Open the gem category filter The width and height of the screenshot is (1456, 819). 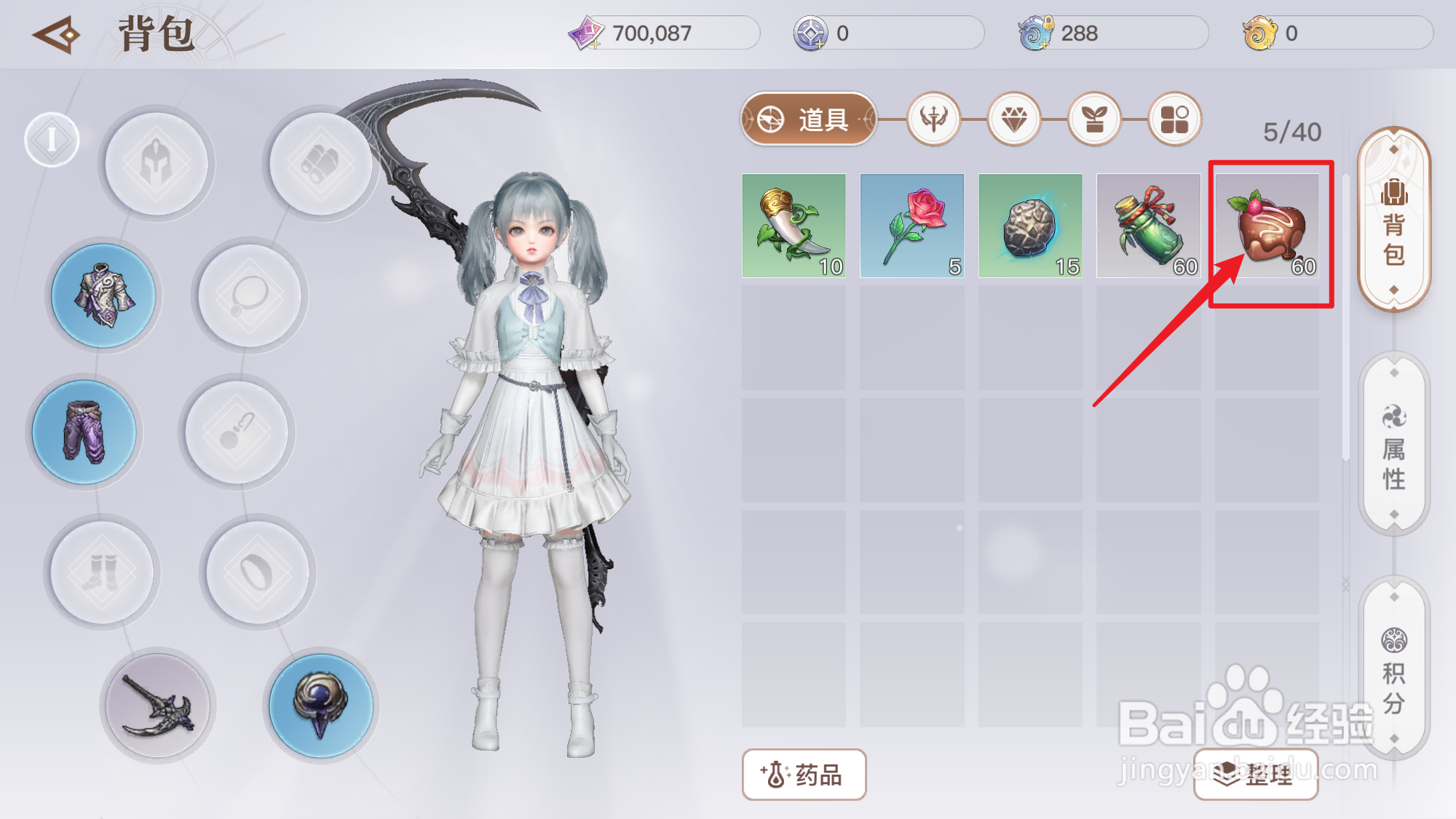(x=1013, y=120)
